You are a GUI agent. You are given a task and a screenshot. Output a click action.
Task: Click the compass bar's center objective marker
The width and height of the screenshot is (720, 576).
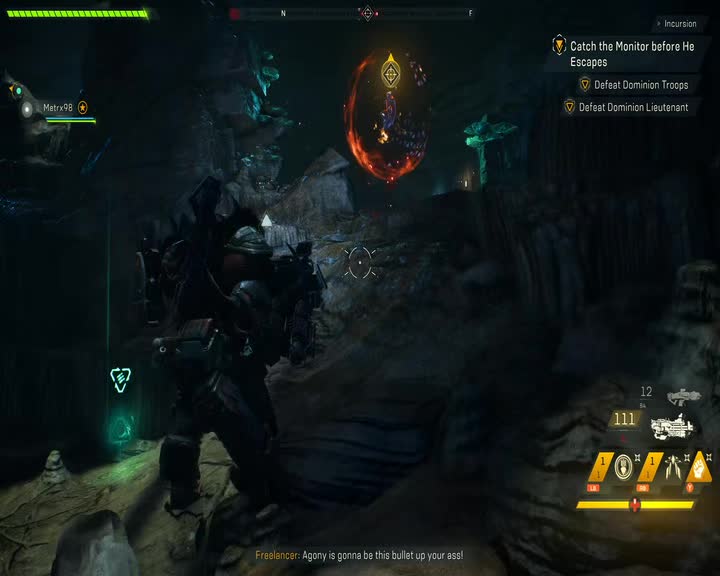367,13
